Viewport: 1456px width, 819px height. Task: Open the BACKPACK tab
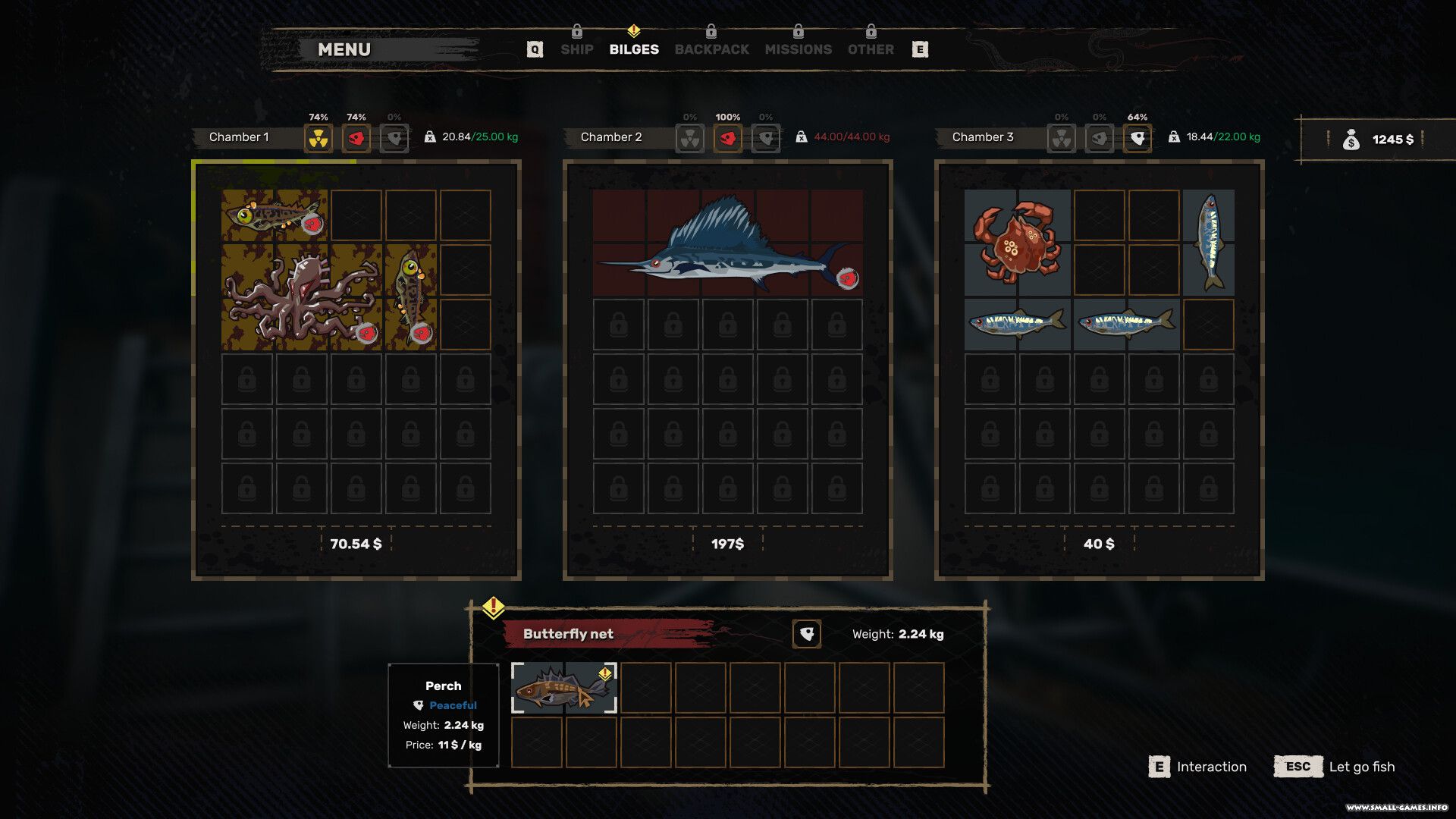711,49
